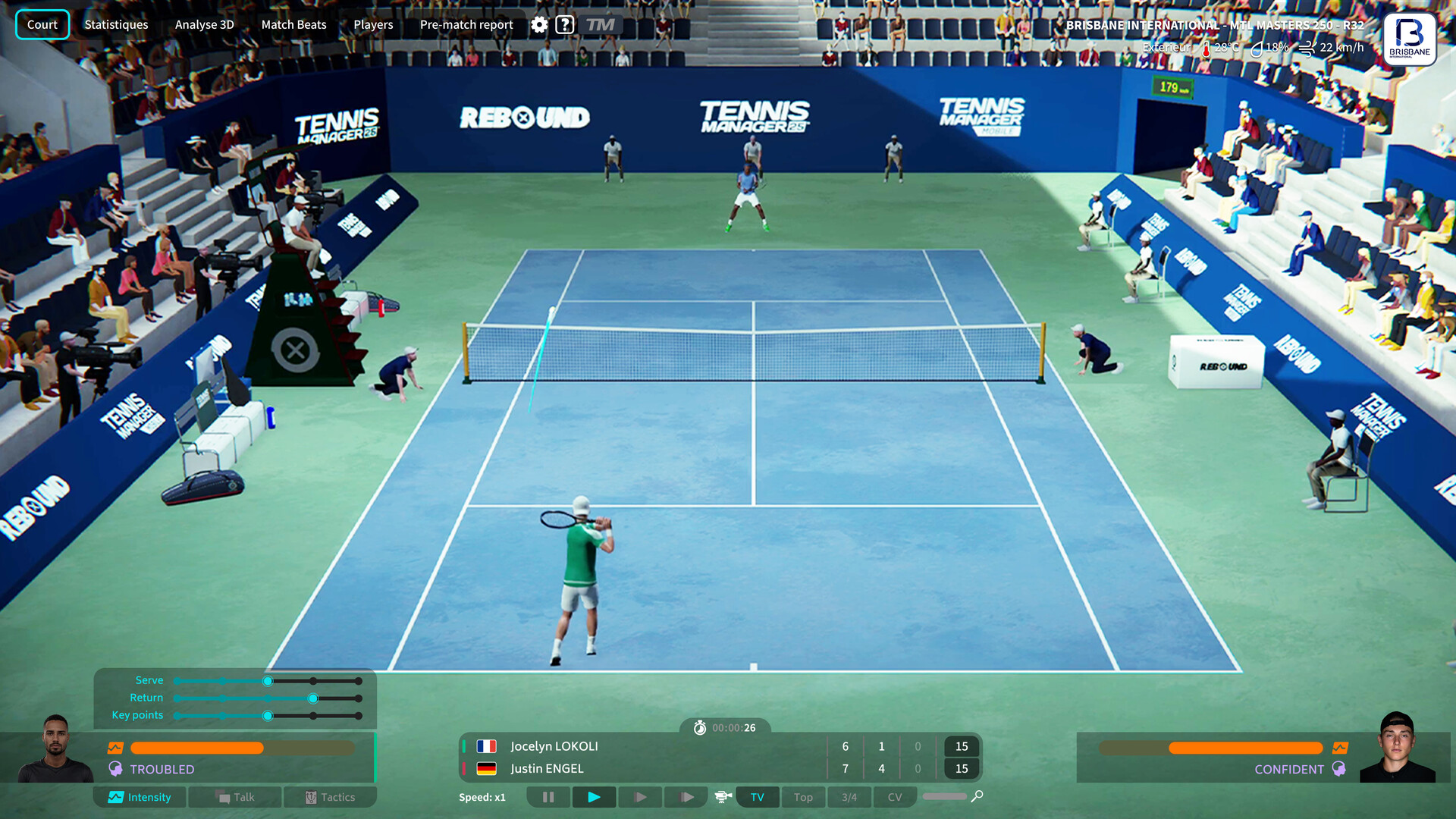Click the help question mark icon
The image size is (1456, 819).
coord(565,24)
